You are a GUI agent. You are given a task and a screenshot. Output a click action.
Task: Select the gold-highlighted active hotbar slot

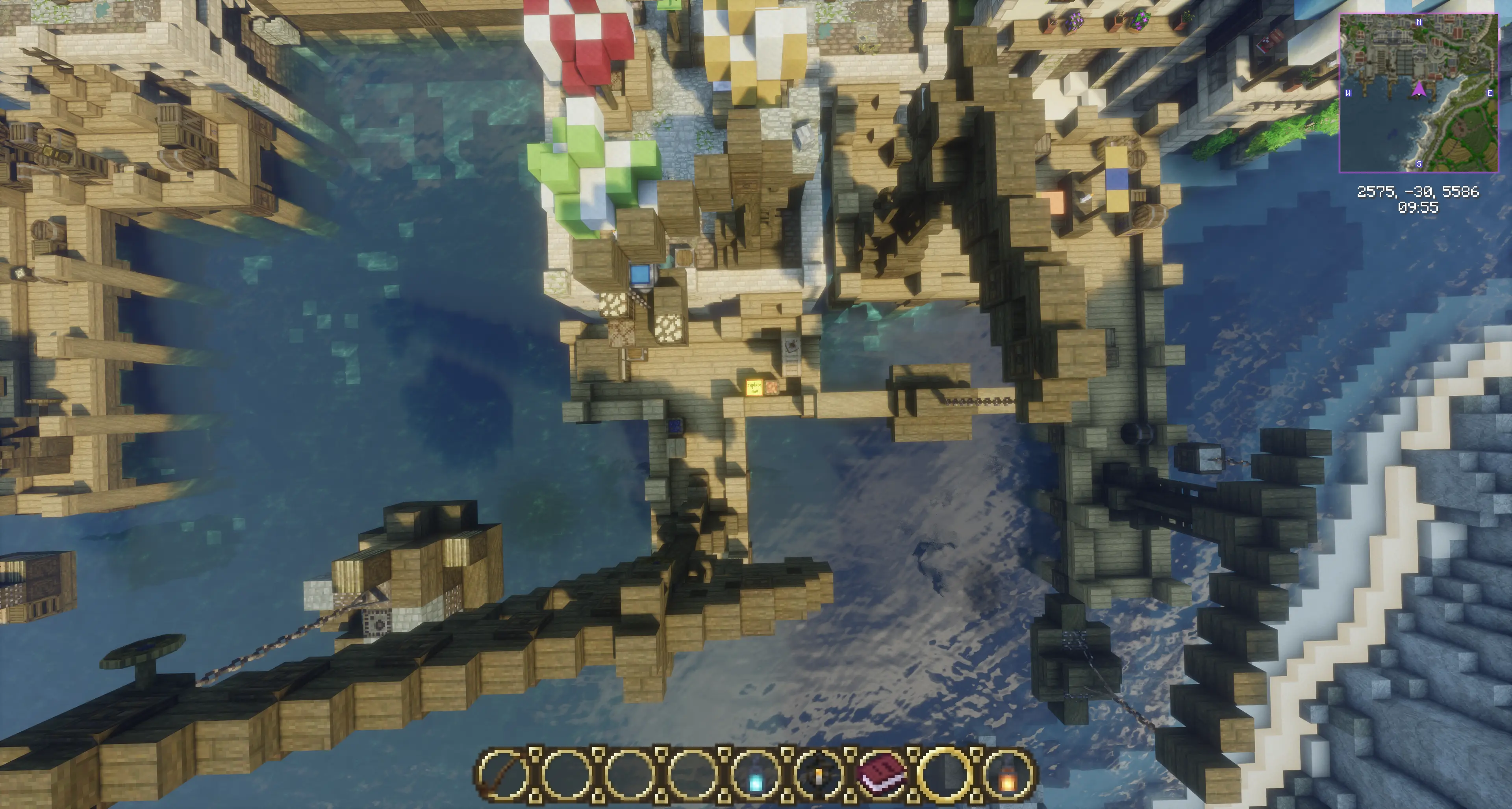coord(945,775)
